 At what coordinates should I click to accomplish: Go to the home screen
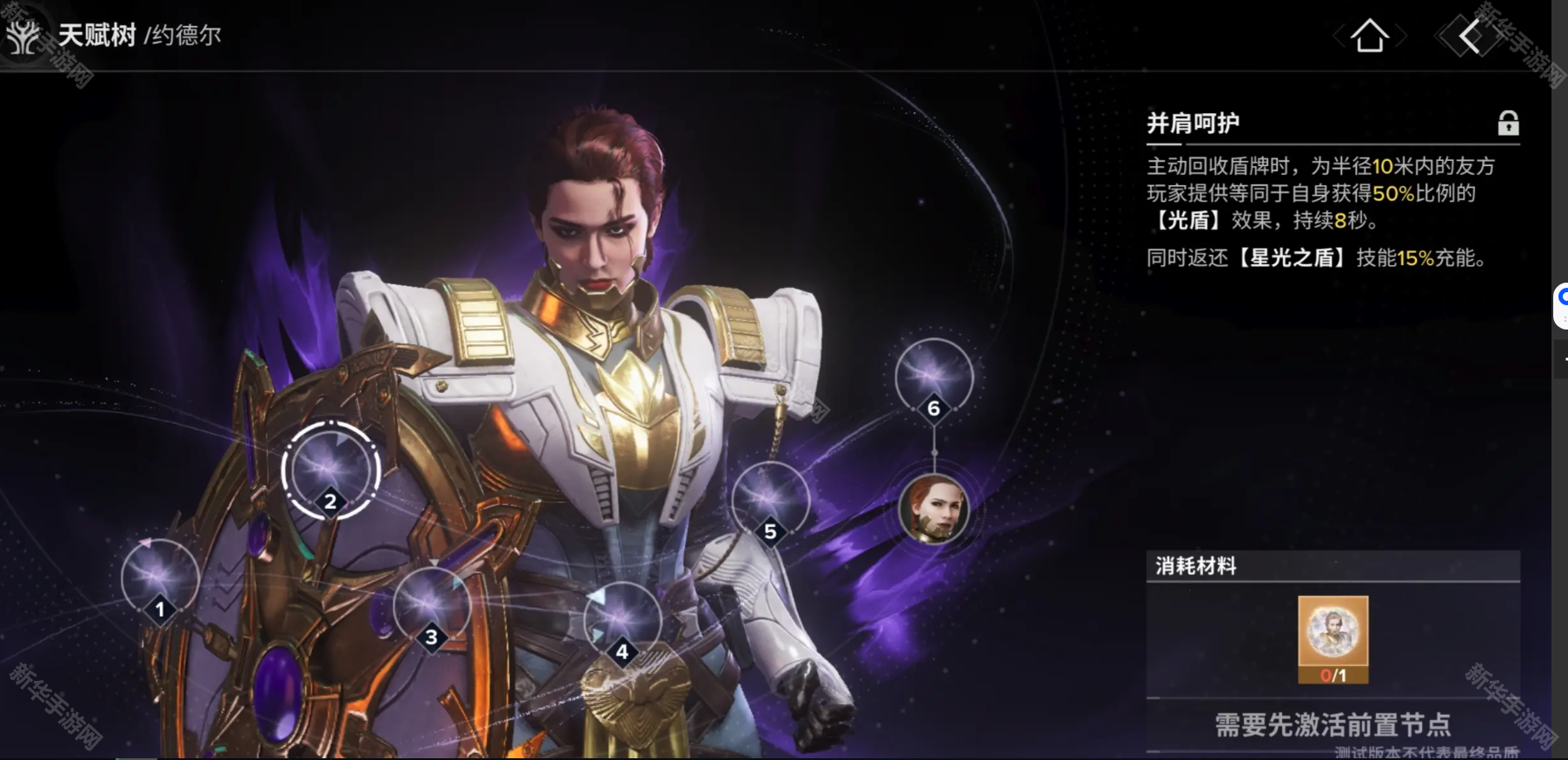[x=1370, y=37]
